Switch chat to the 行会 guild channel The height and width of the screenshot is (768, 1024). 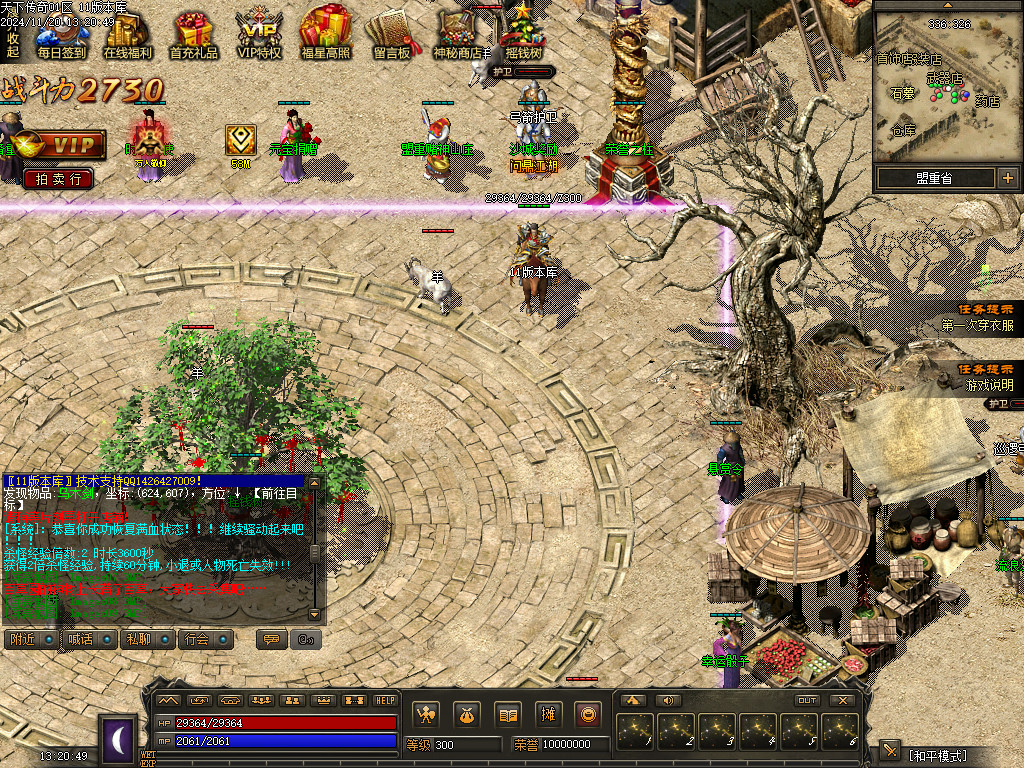point(205,639)
